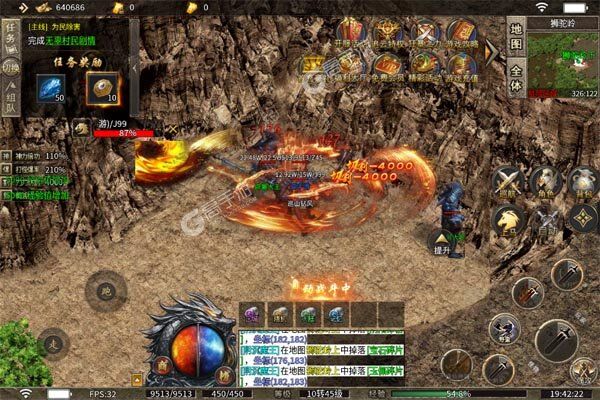The width and height of the screenshot is (600, 400).
Task: Collapse the top icon bar arrow
Action: click(x=491, y=50)
